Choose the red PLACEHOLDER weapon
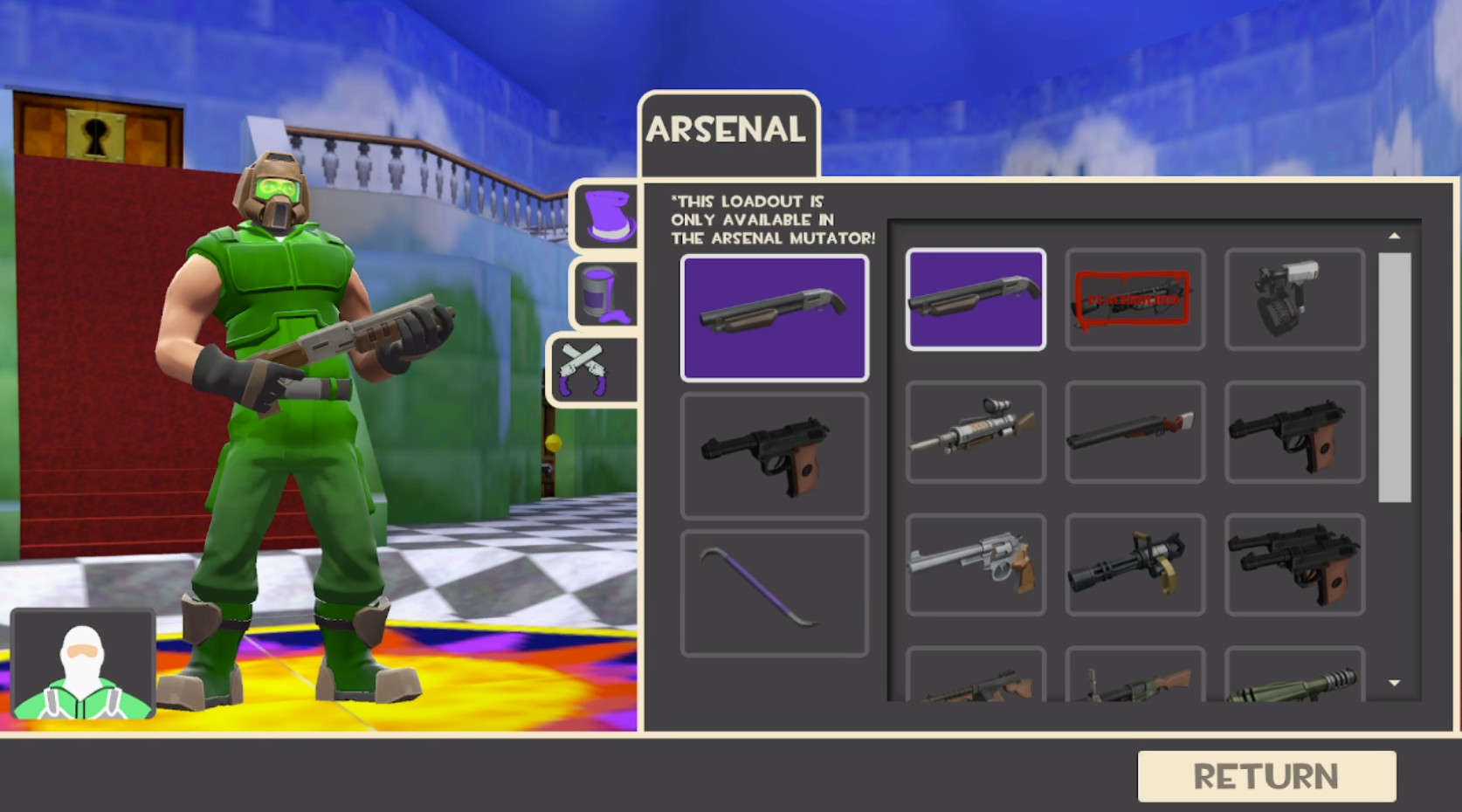Screen dimensions: 1462x812 [x=1134, y=299]
